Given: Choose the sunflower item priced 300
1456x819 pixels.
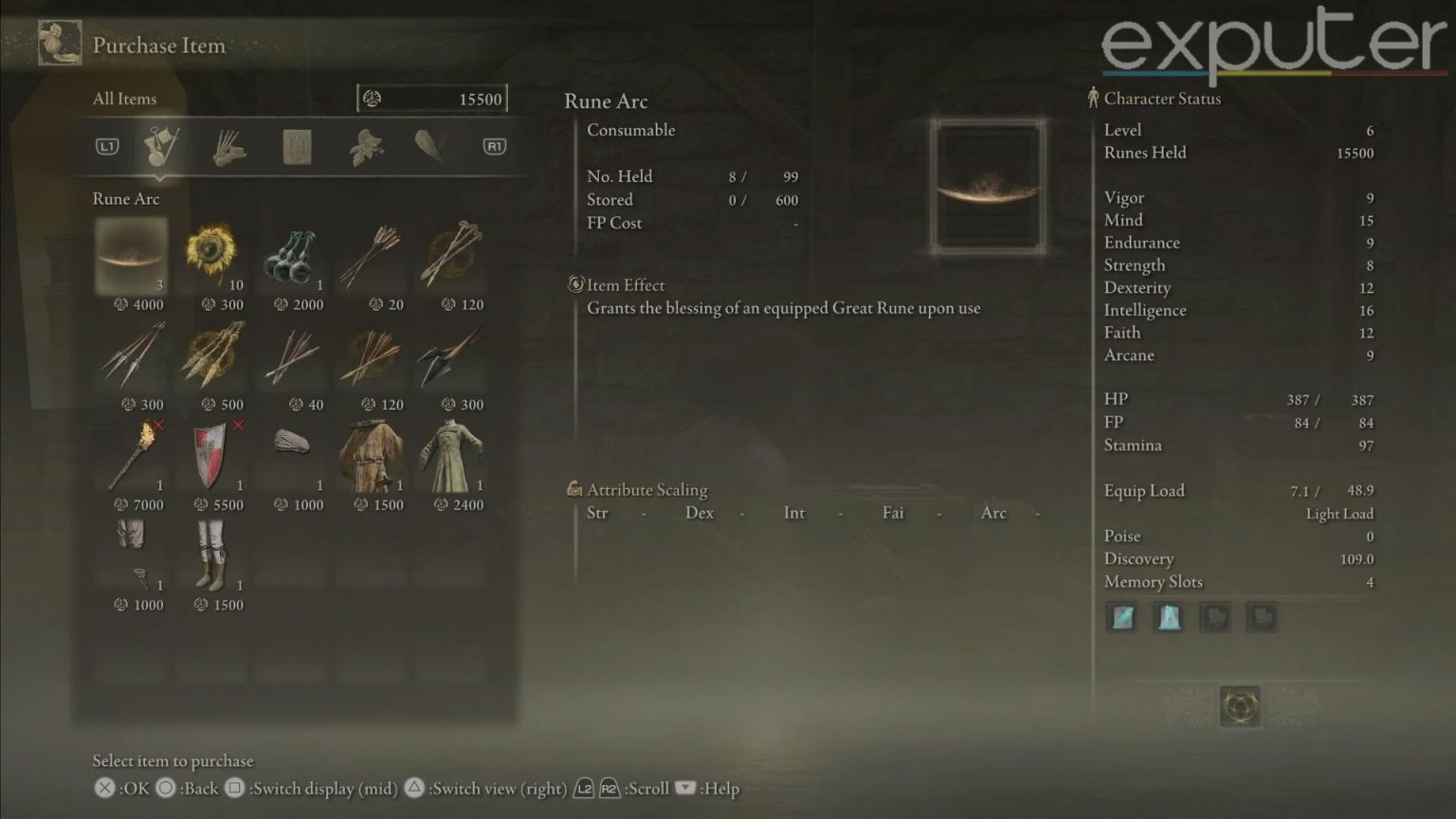Looking at the screenshot, I should (210, 256).
